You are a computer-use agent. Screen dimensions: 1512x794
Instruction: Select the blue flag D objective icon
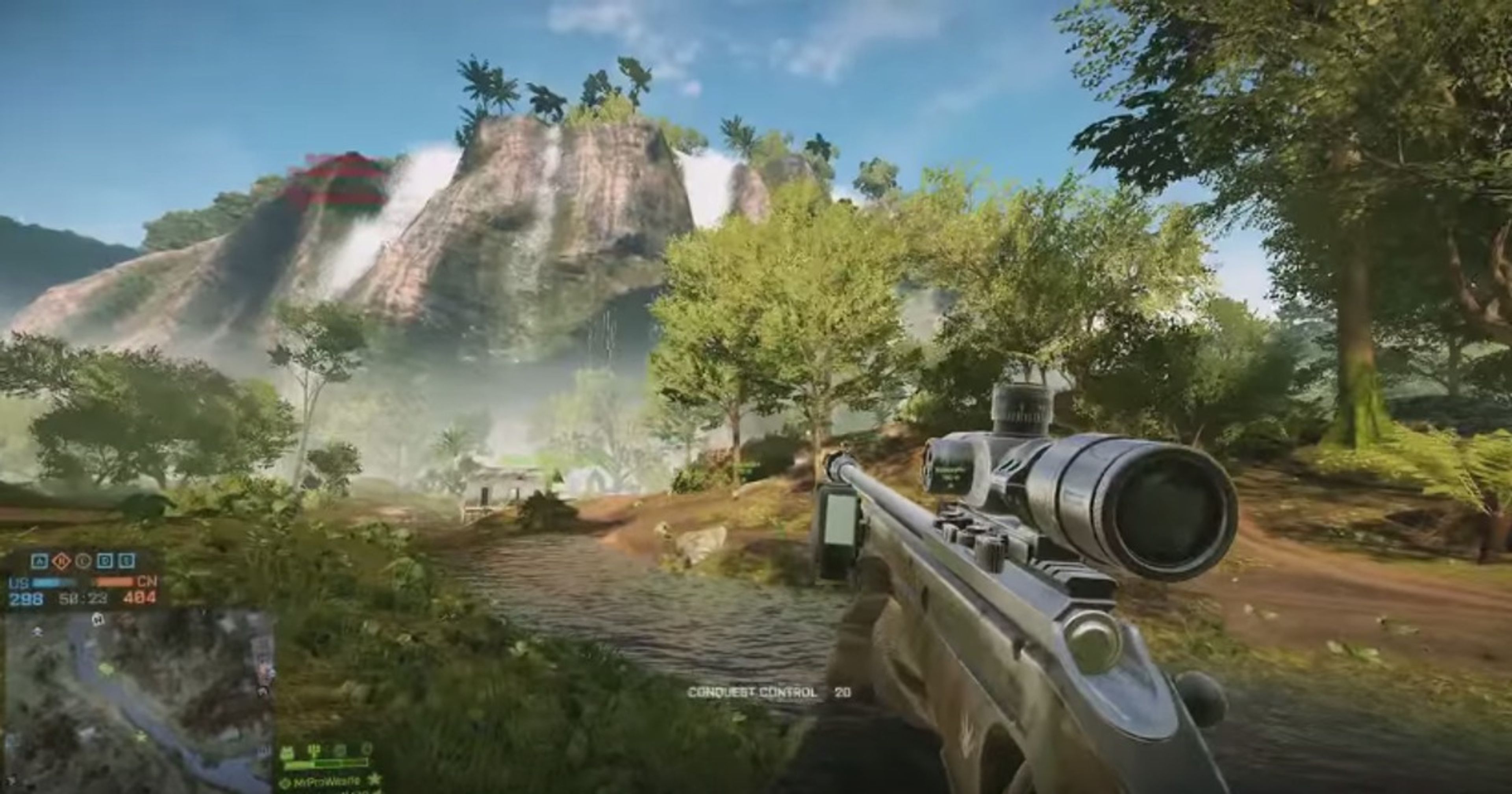tap(105, 562)
